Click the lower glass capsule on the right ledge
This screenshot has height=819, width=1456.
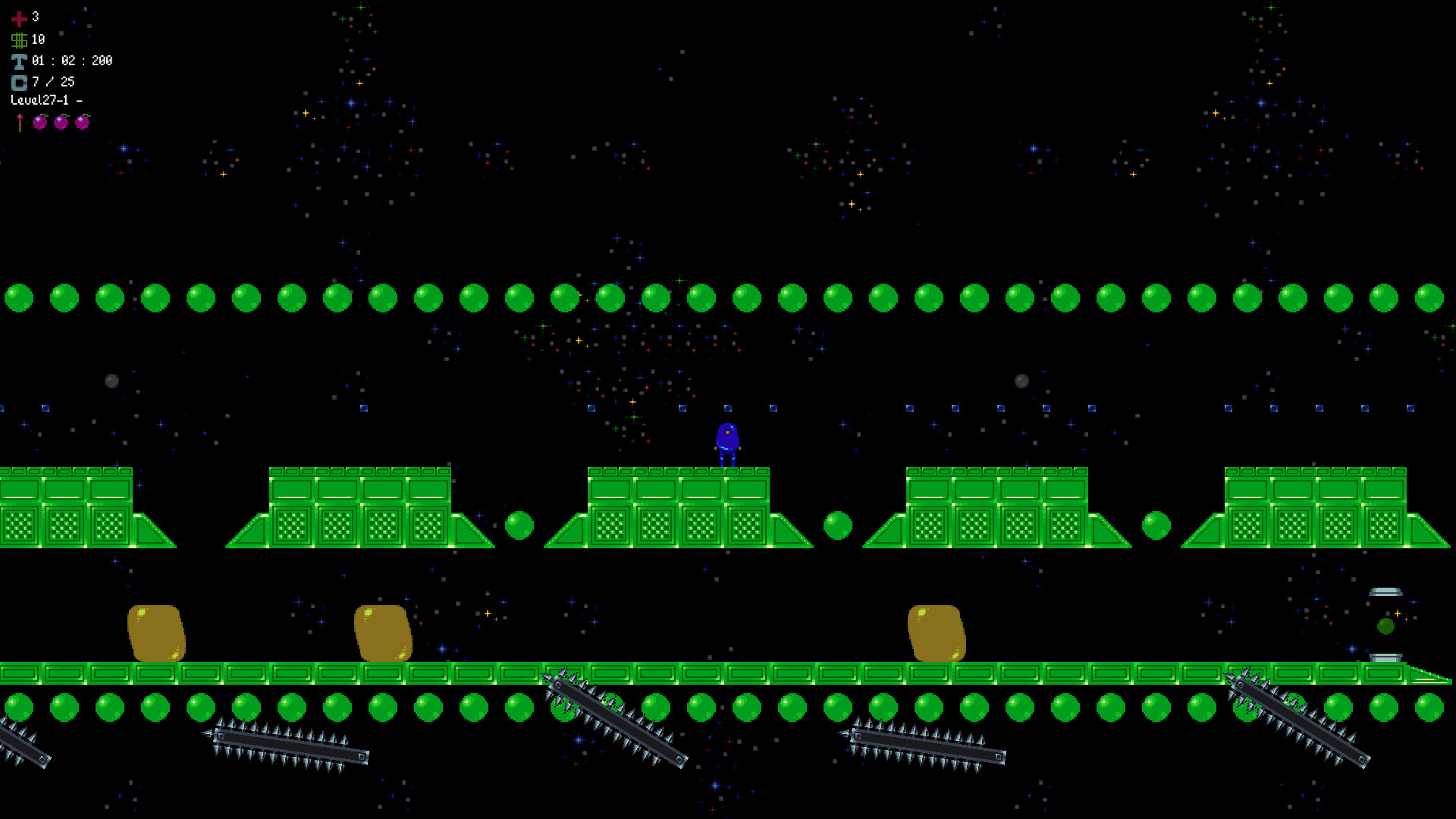click(x=1385, y=658)
